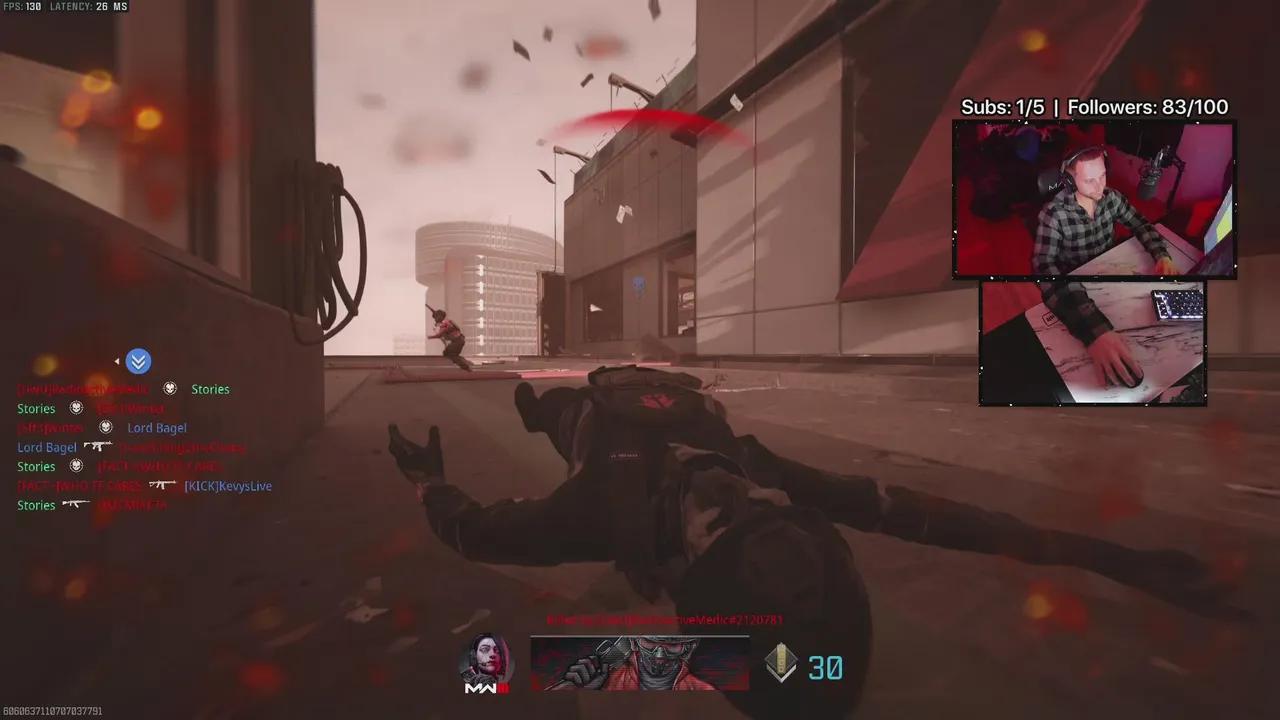This screenshot has height=720, width=1280.
Task: Click the hand-cam overlay below the webcam
Action: pyautogui.click(x=1093, y=342)
